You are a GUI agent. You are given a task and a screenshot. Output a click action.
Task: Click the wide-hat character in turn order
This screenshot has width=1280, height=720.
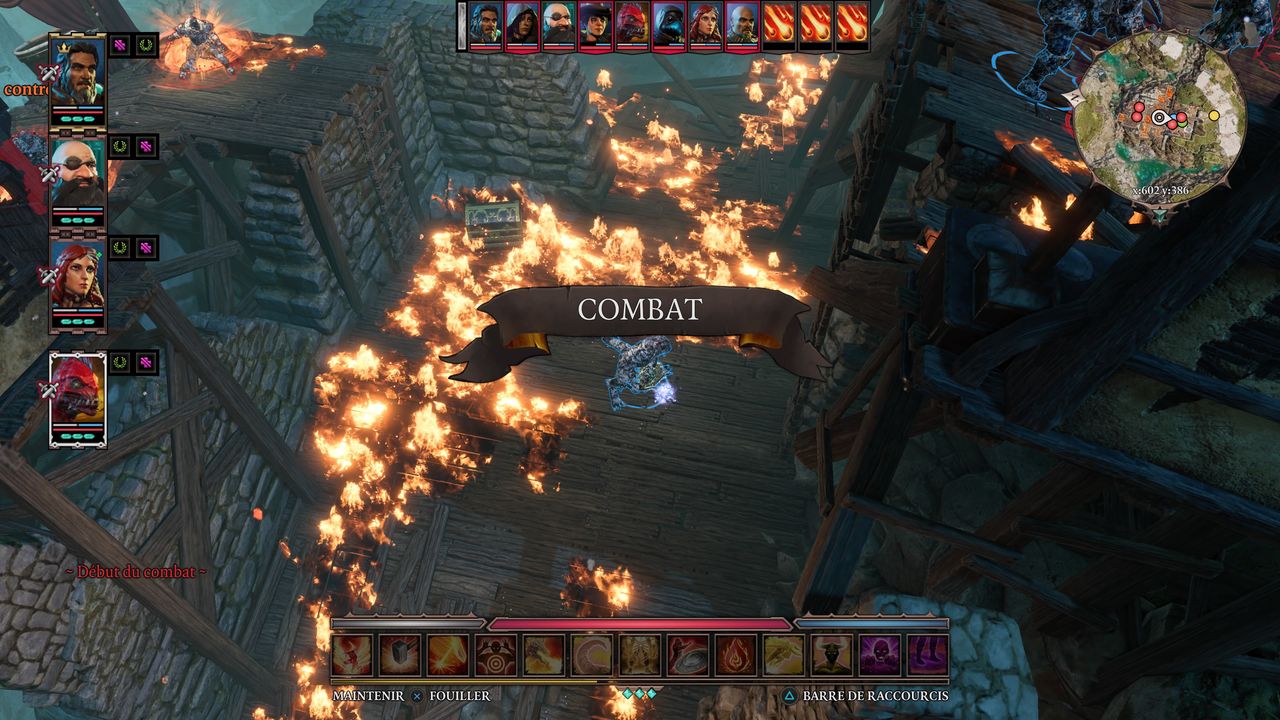595,24
